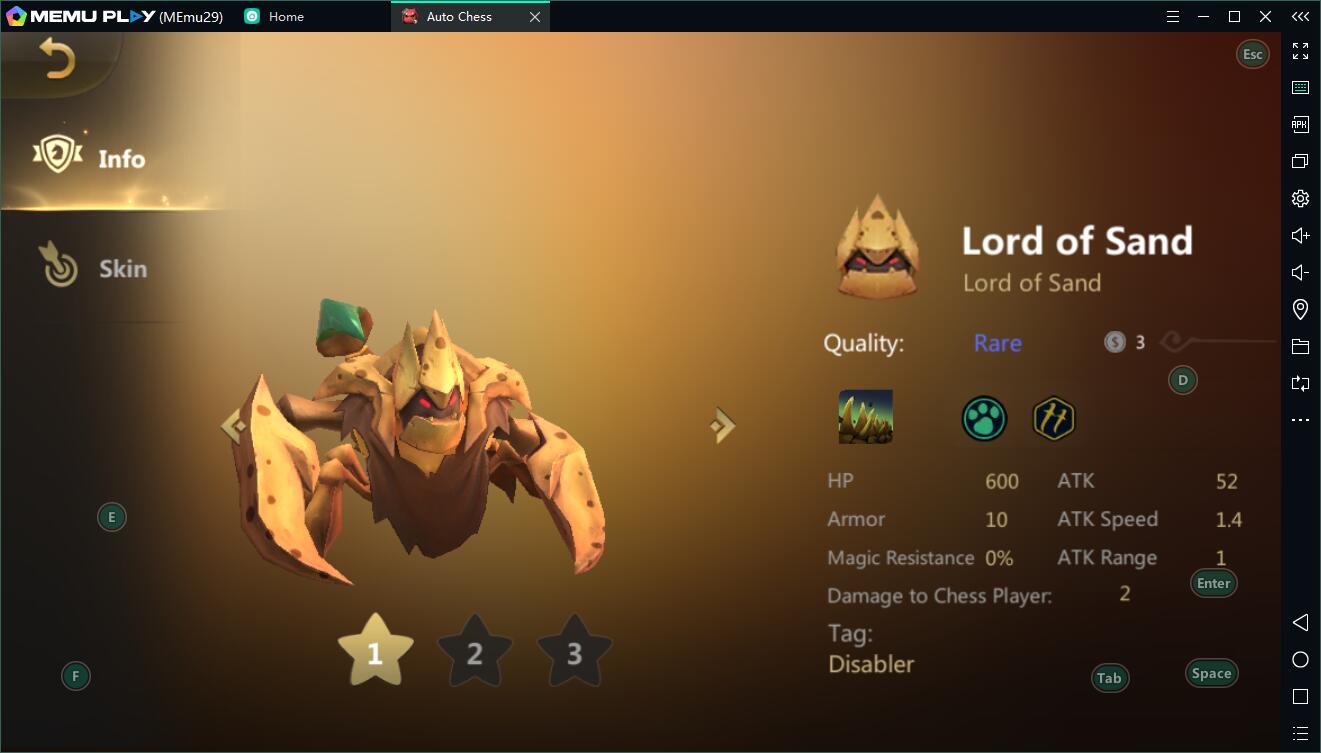Image resolution: width=1321 pixels, height=753 pixels.
Task: Open the Skin tab
Action: click(94, 268)
